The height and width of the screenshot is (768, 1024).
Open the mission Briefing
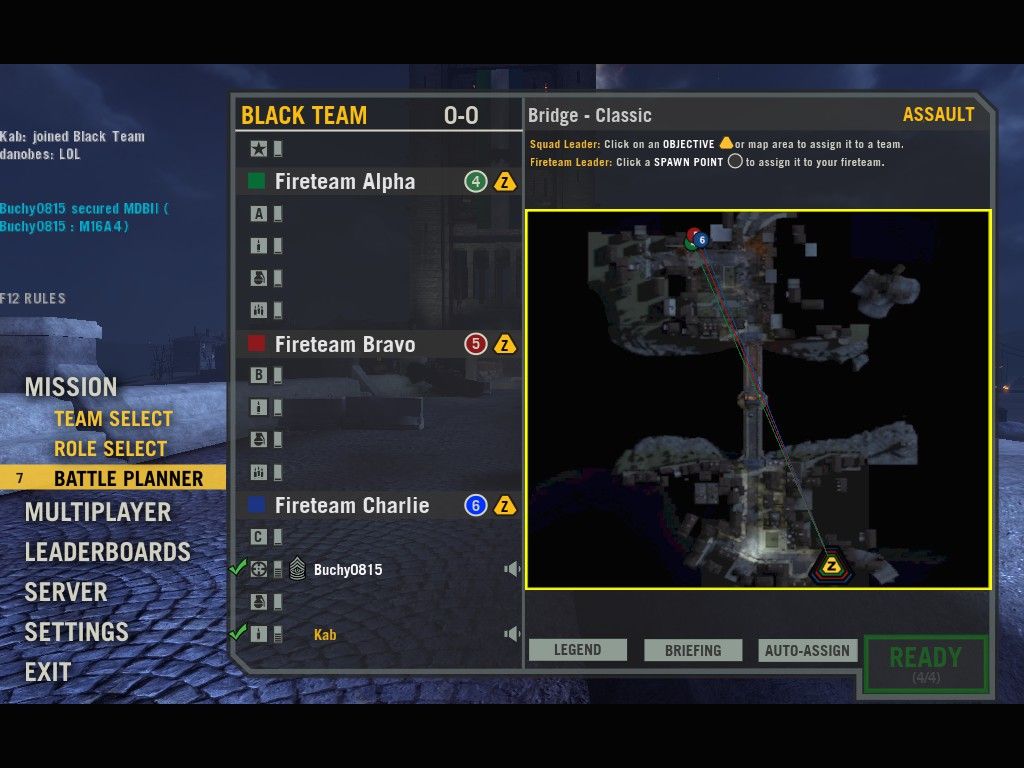[693, 650]
